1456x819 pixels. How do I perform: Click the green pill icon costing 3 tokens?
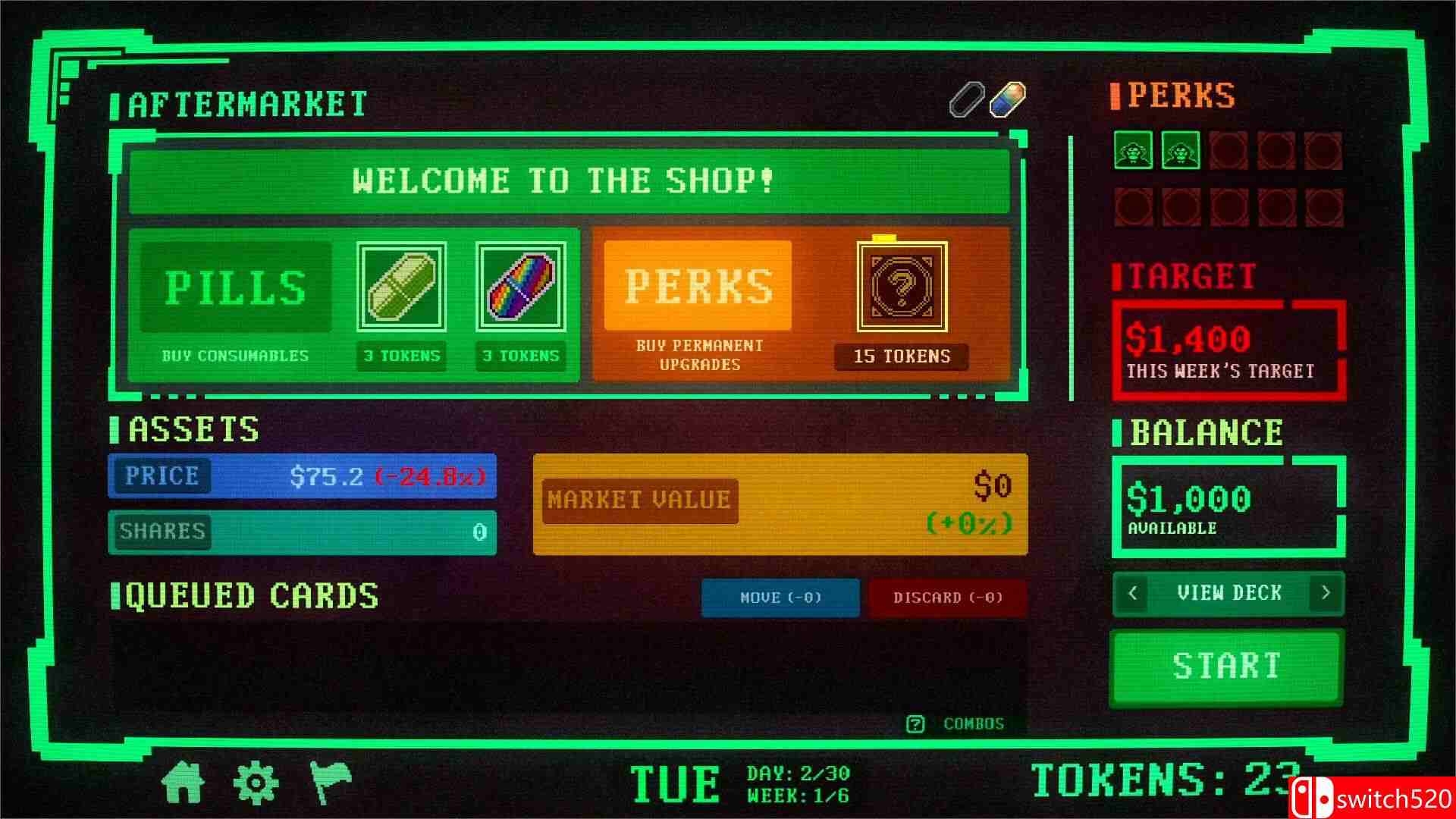click(x=401, y=287)
